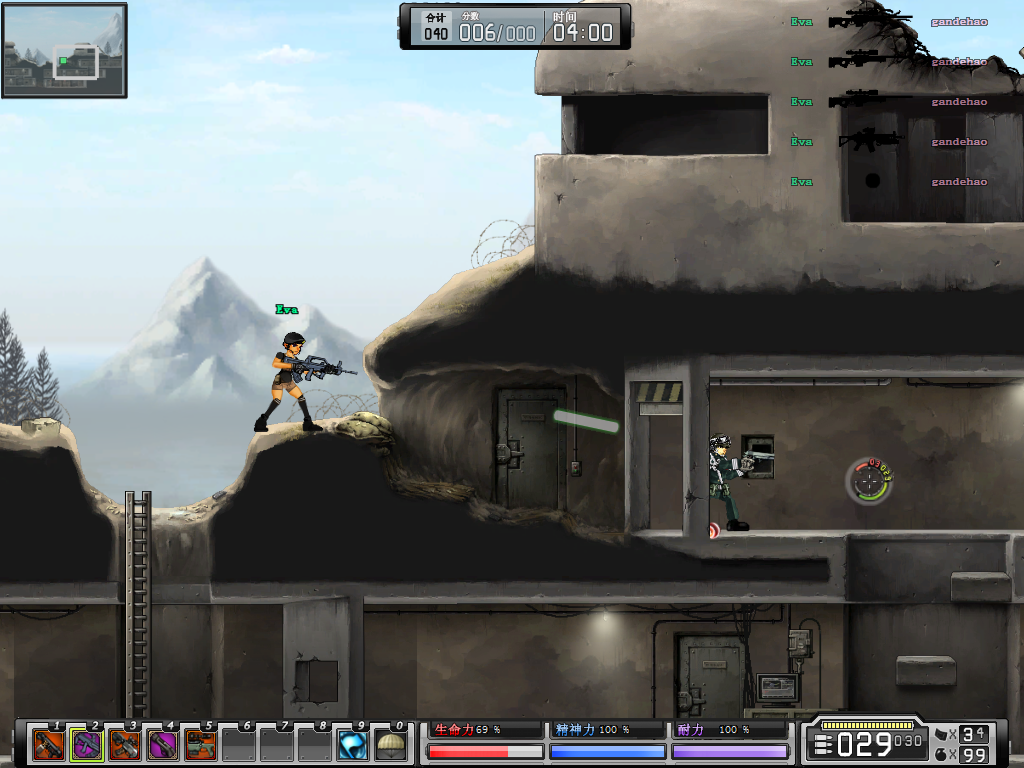Select the green sniper rifle in slot 5
The image size is (1024, 768).
tap(201, 745)
